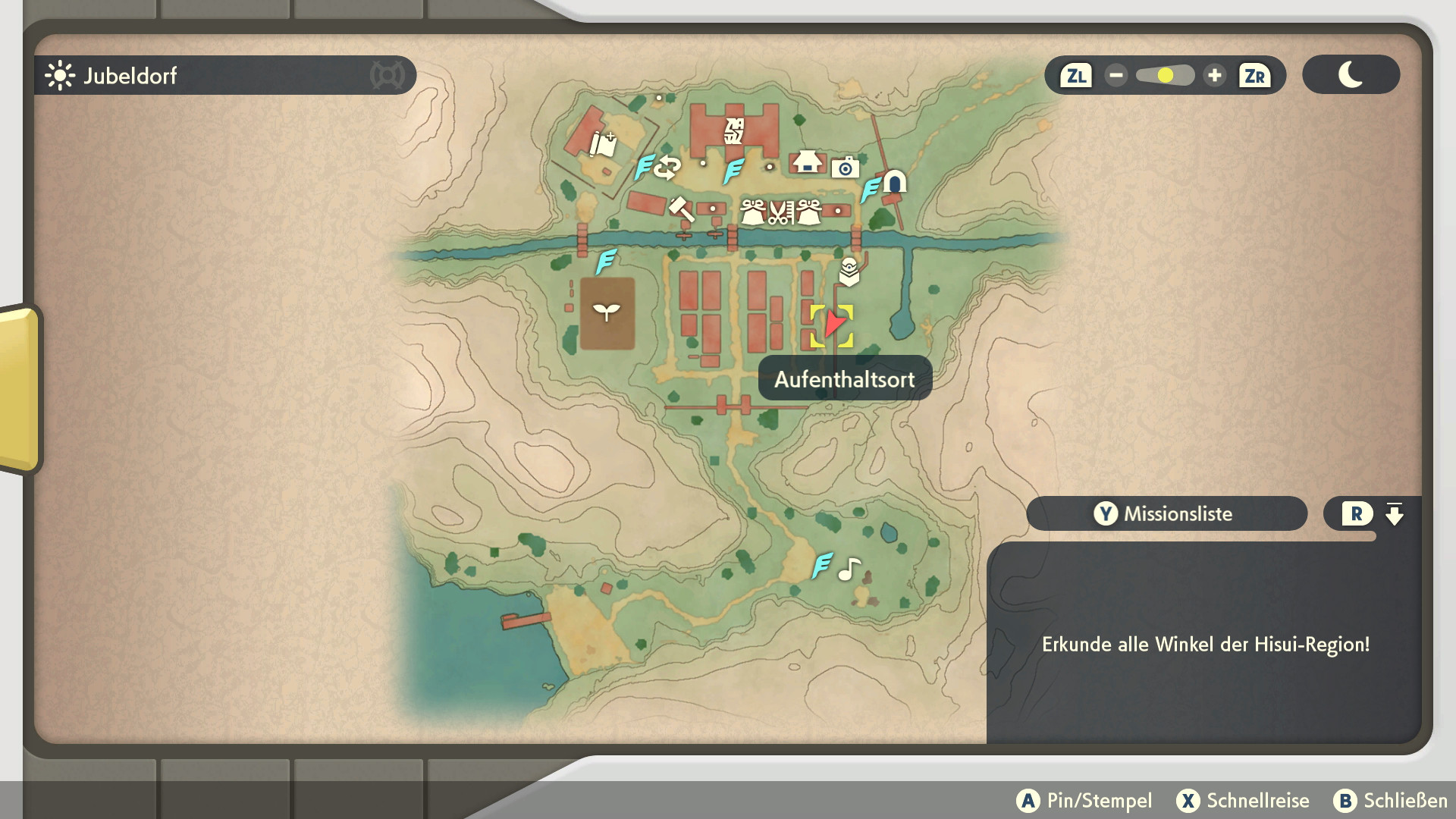
Task: Select the Galaxy Hall emblem marker
Action: [x=734, y=131]
